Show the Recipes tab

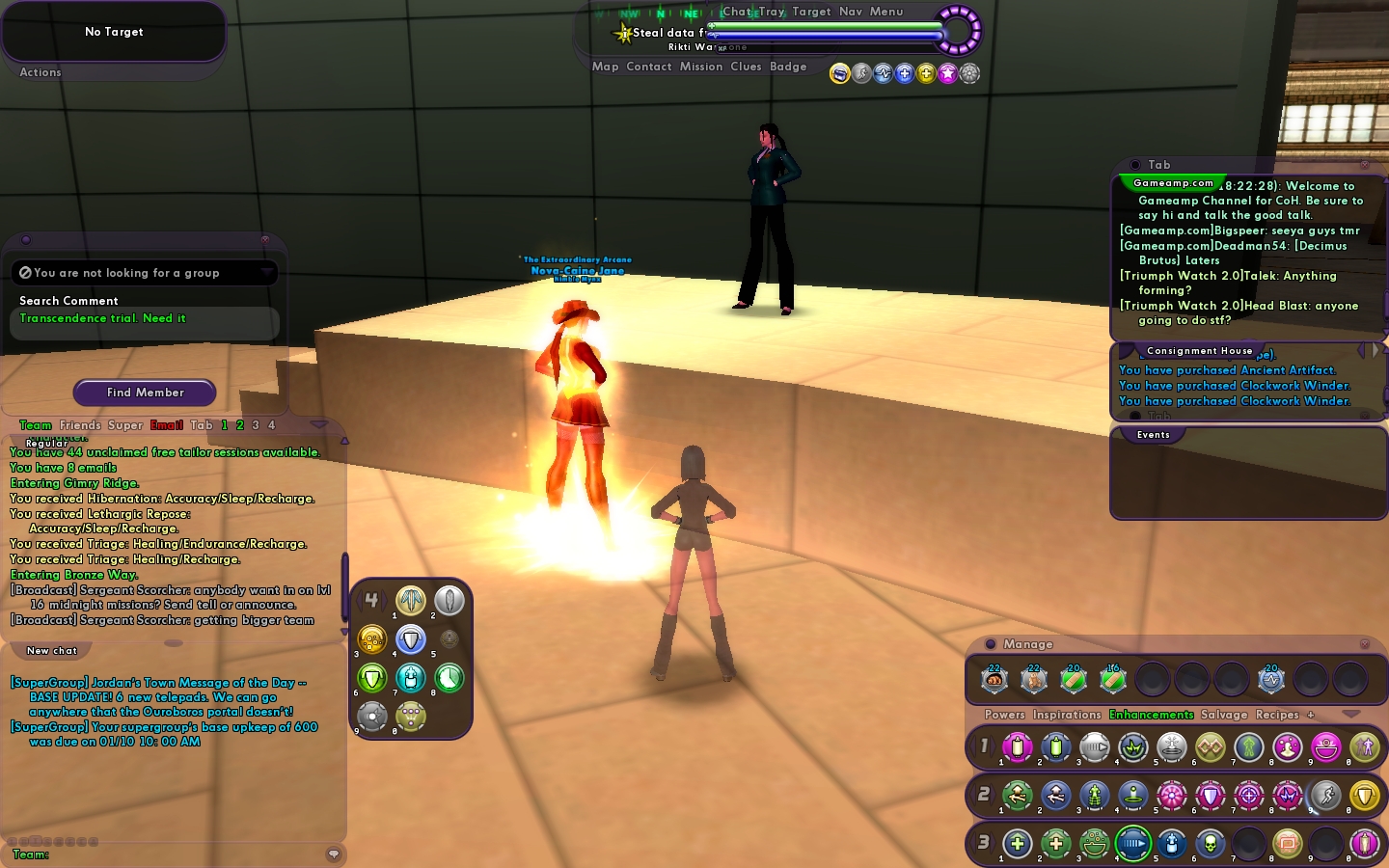coord(1277,715)
